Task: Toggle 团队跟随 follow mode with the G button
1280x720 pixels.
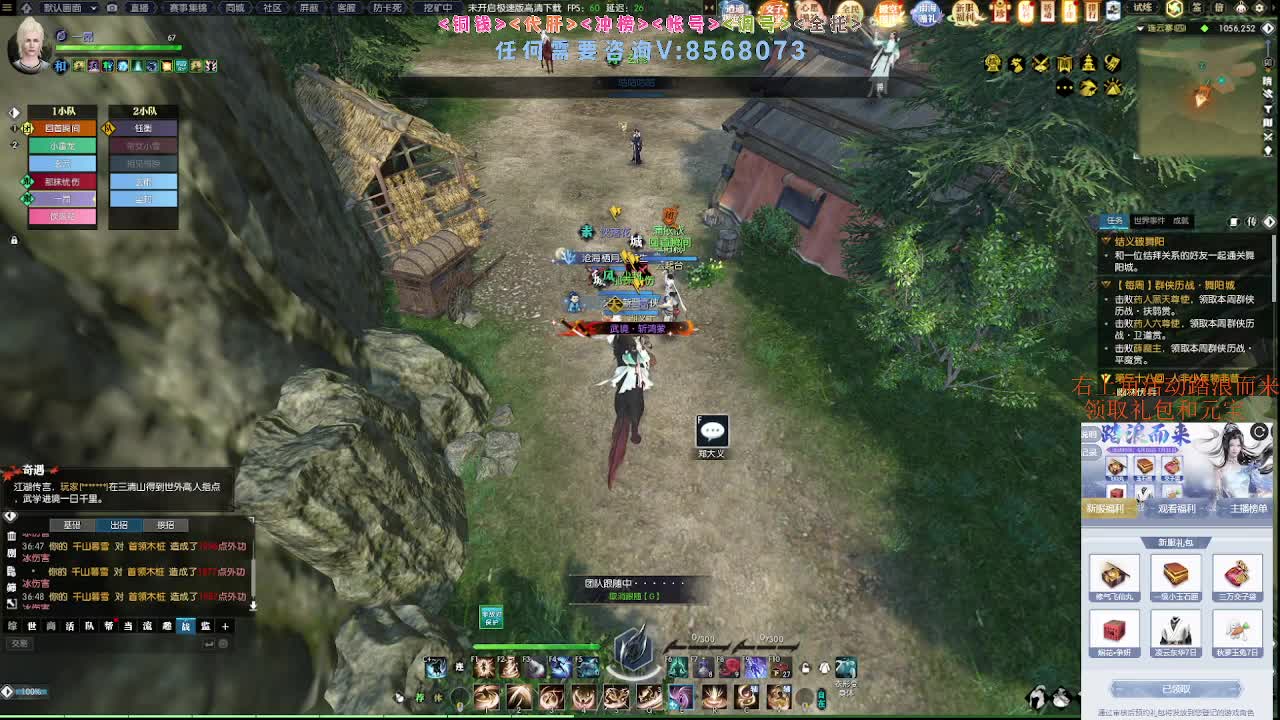Action: 650,596
